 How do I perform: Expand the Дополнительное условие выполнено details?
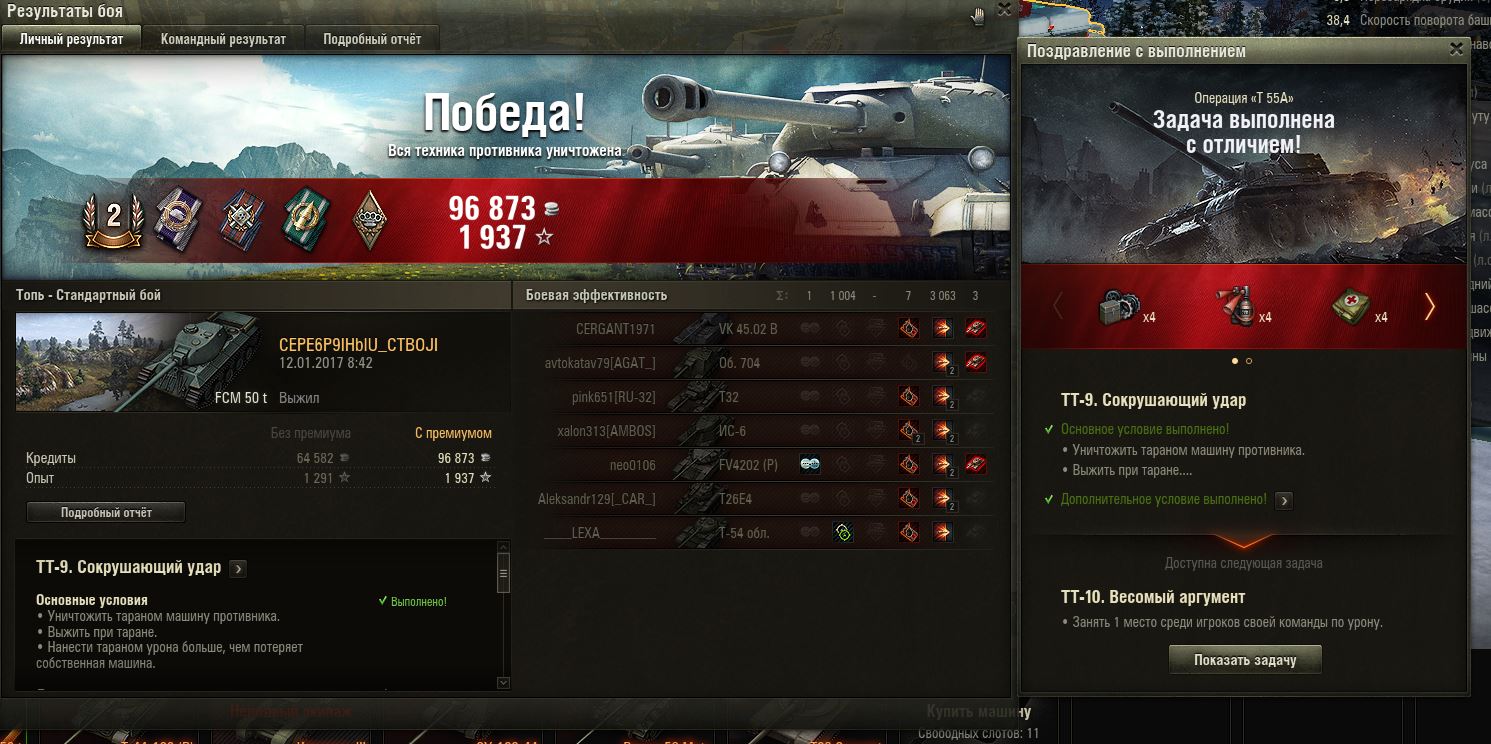pyautogui.click(x=1284, y=500)
